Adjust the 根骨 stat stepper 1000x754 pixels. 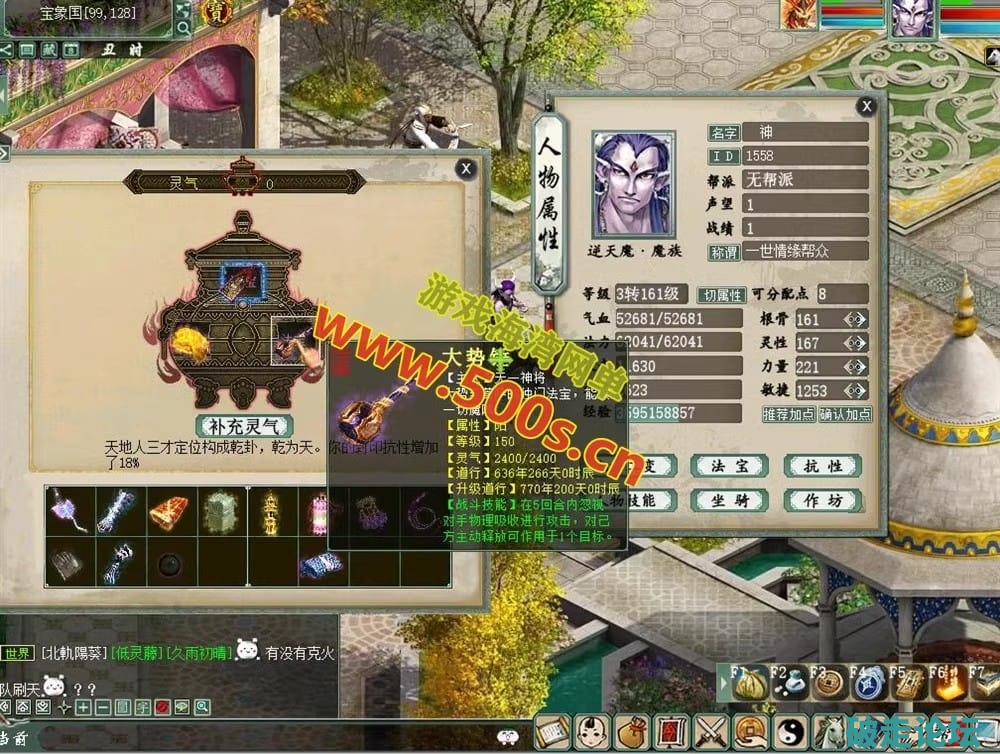point(854,320)
